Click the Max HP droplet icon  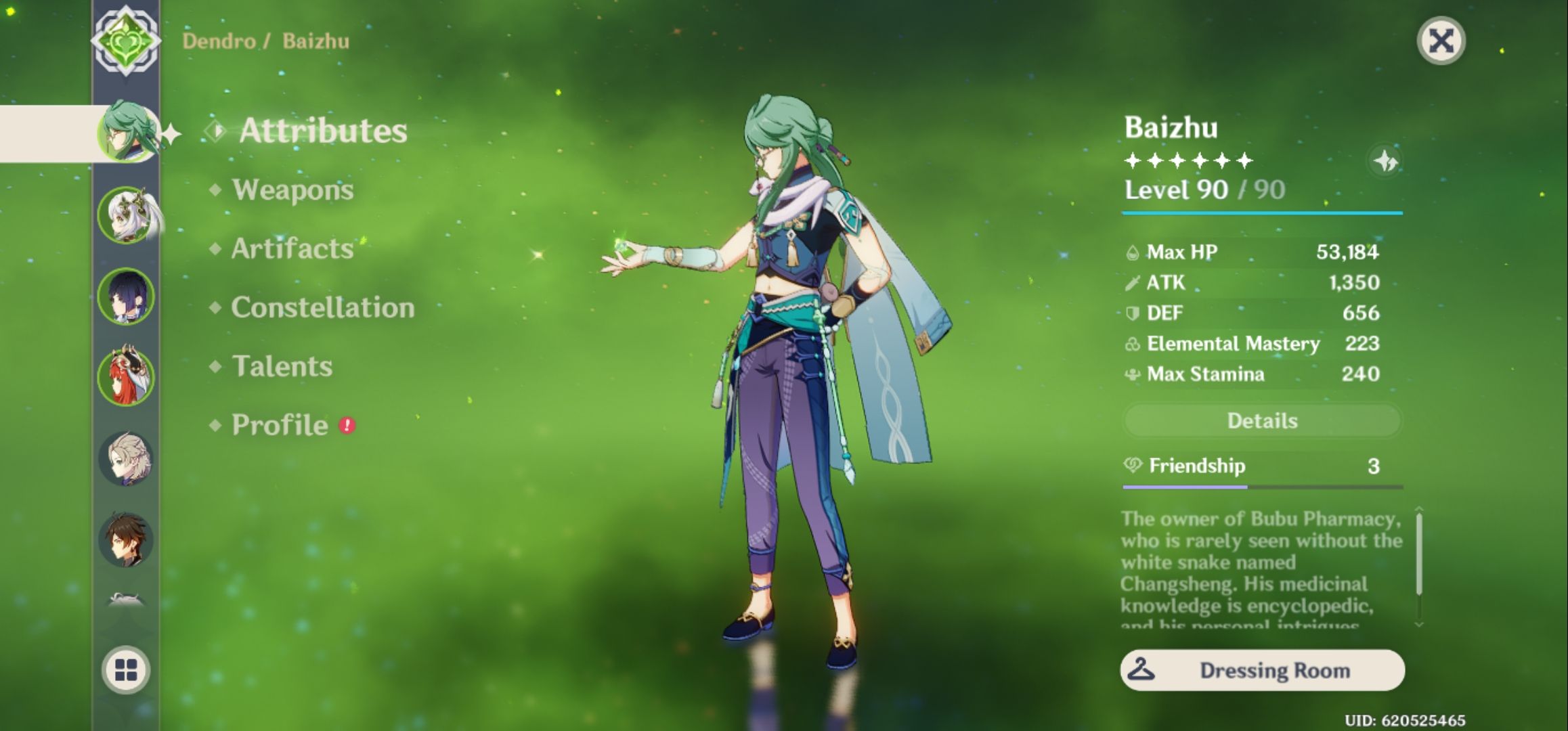(x=1132, y=252)
